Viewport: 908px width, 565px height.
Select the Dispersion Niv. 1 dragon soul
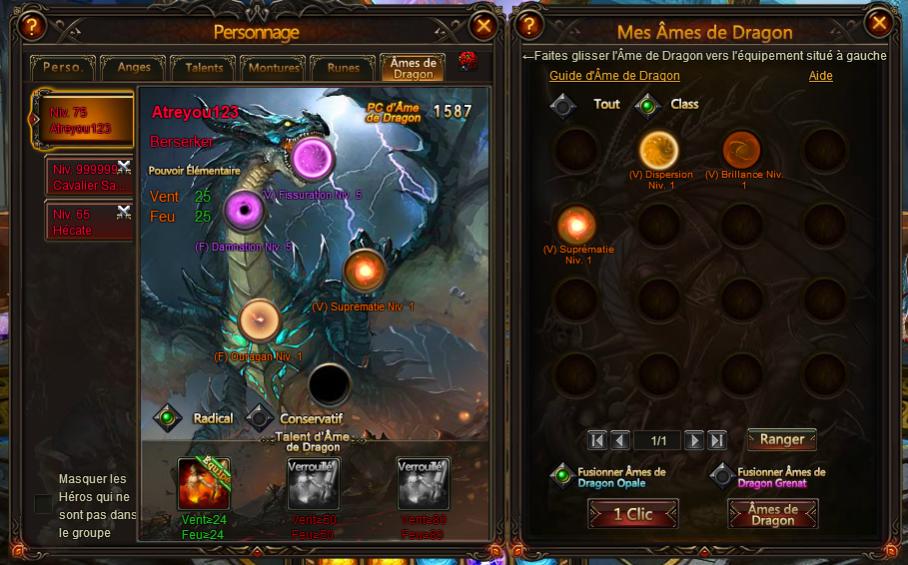point(659,151)
